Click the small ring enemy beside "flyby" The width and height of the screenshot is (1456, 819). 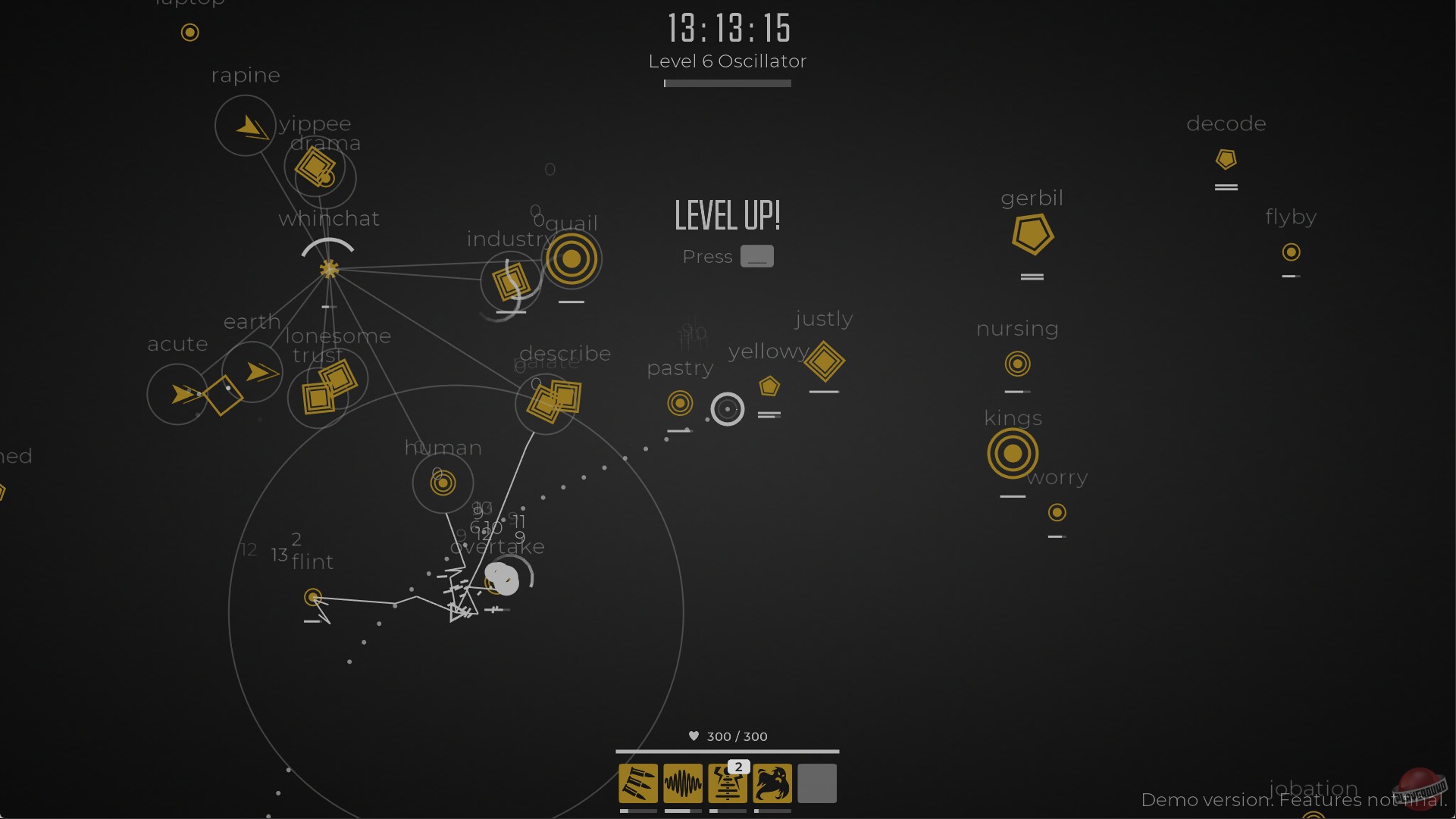point(1291,251)
